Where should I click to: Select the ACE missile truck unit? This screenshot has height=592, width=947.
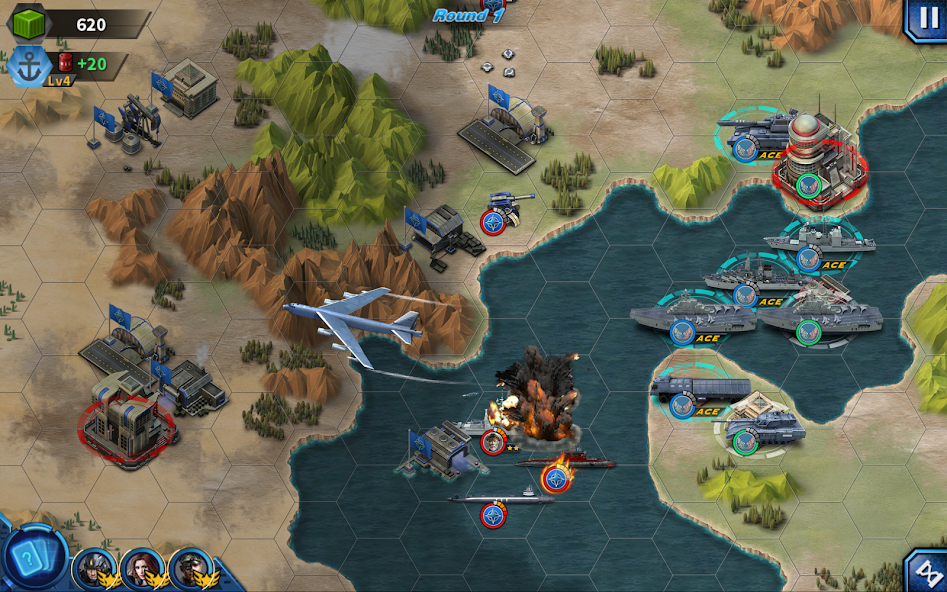click(x=700, y=391)
